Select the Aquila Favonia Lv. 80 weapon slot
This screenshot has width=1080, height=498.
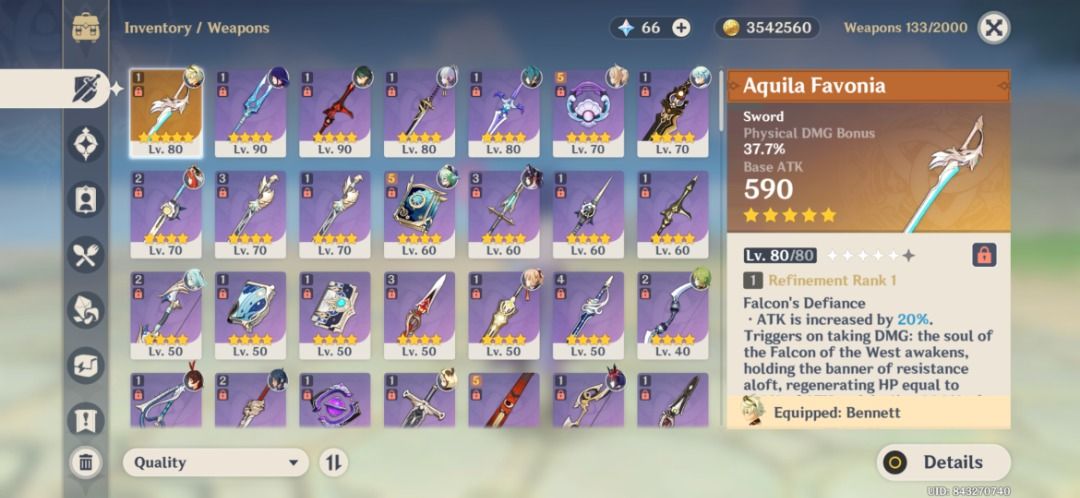pyautogui.click(x=166, y=112)
